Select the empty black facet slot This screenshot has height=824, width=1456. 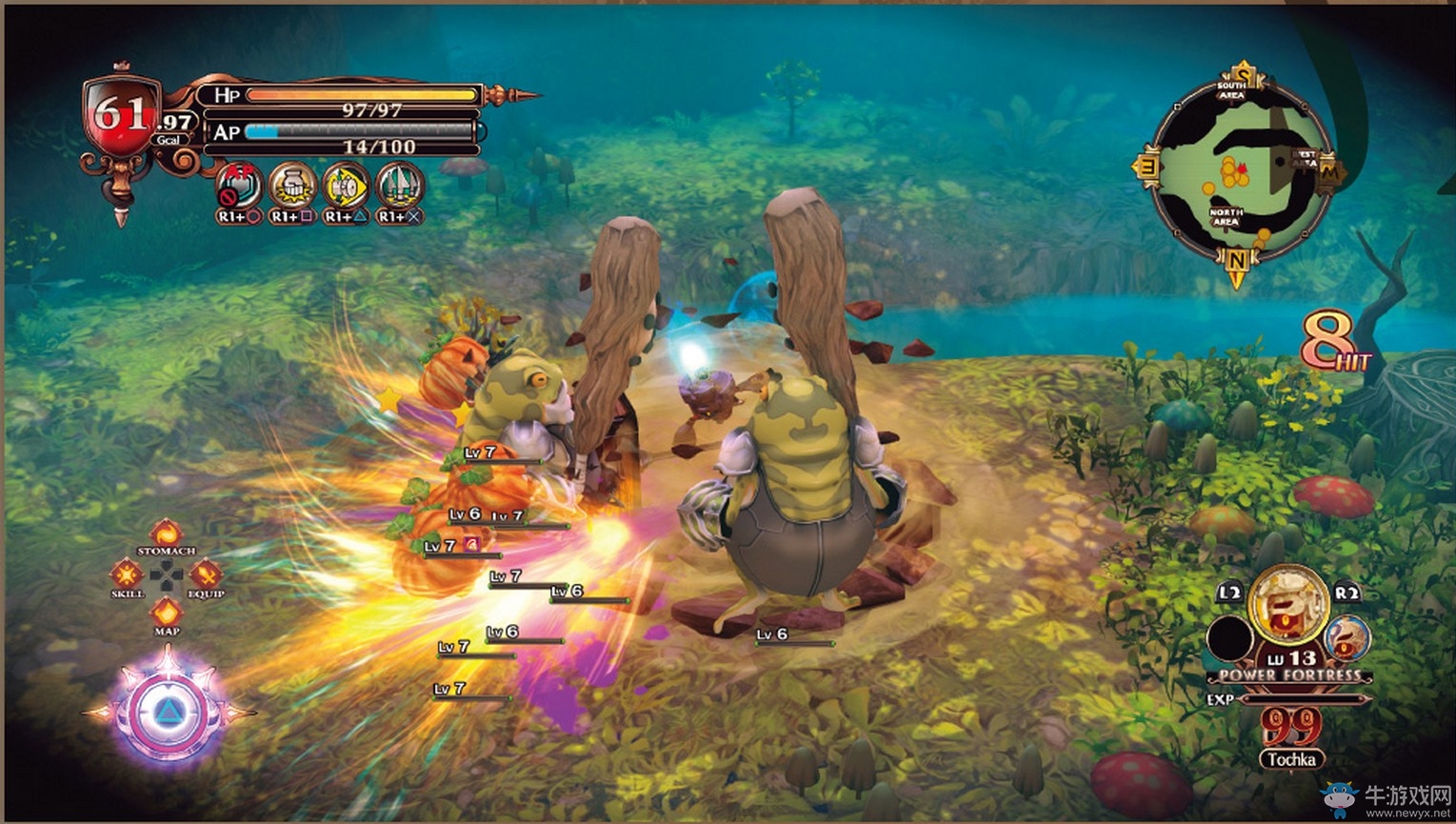[1230, 638]
